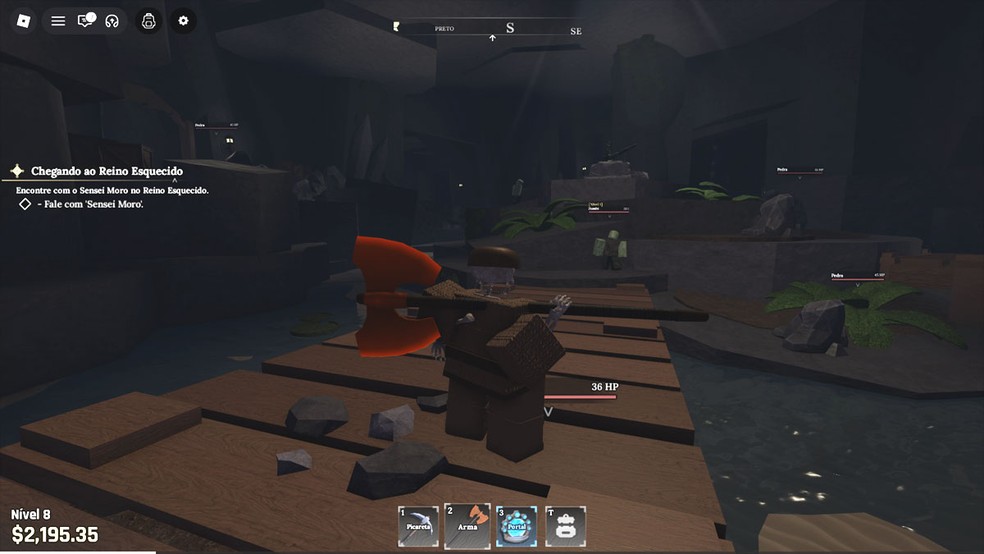Viewport: 984px width, 554px height.
Task: Equip the Arma axe hotbar slot
Action: pos(467,526)
